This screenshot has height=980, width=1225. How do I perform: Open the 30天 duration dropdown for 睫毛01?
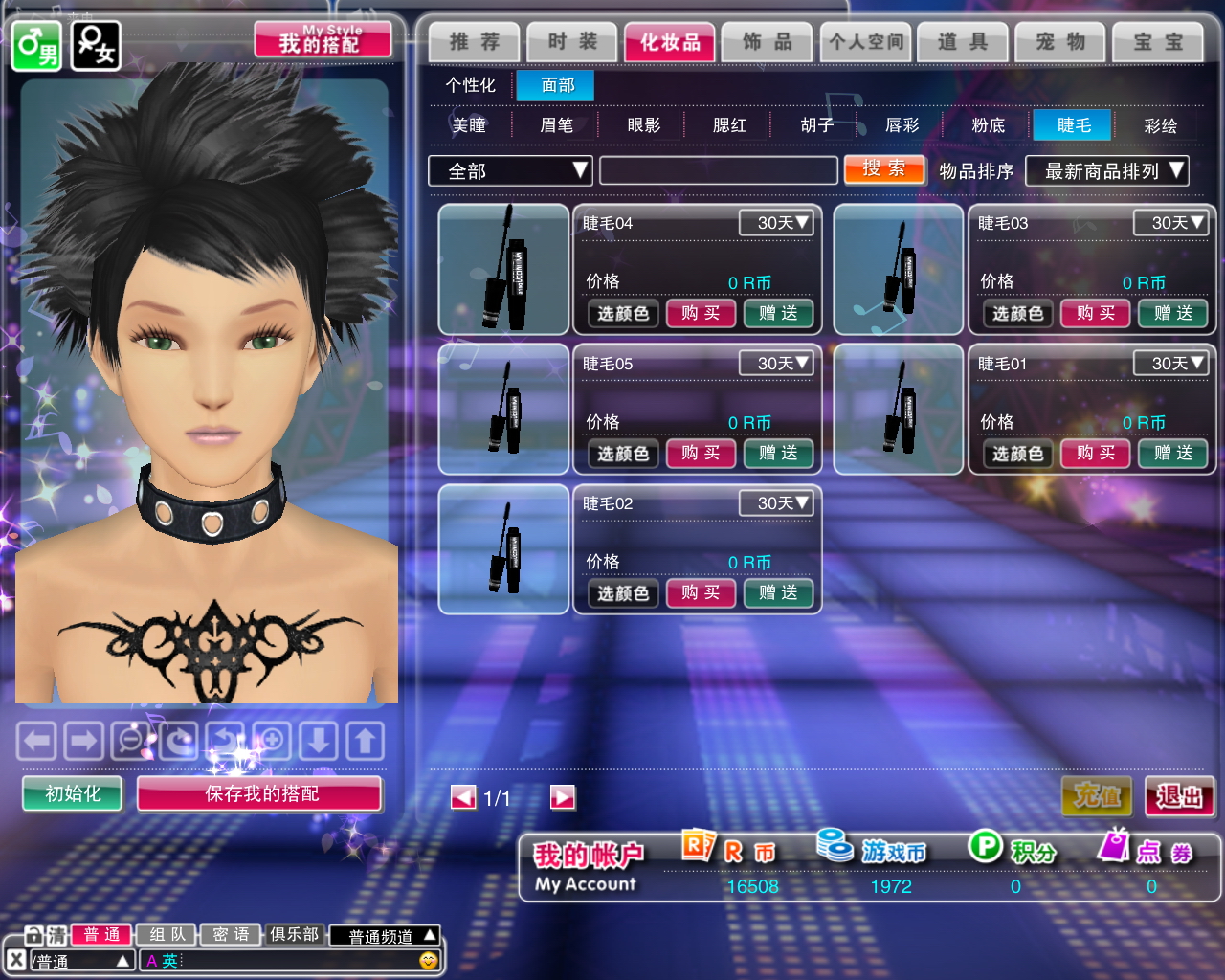click(x=1170, y=364)
